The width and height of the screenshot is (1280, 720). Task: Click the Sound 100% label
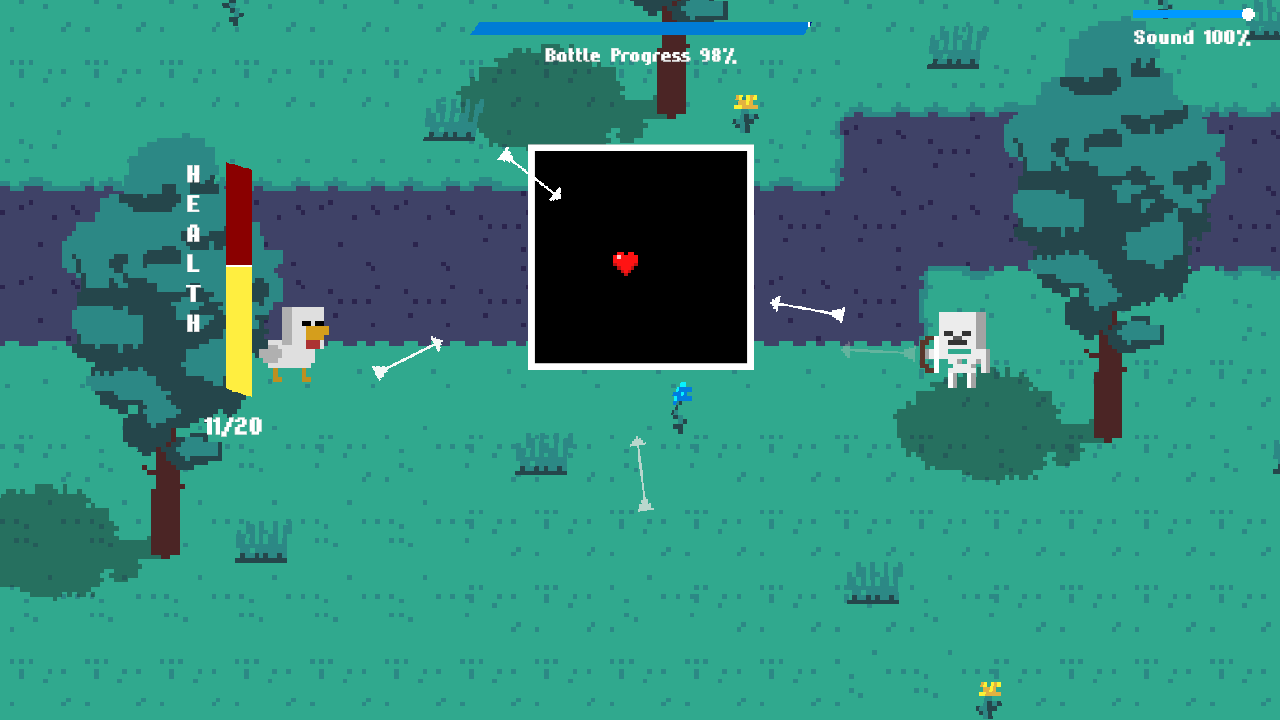[x=1191, y=37]
